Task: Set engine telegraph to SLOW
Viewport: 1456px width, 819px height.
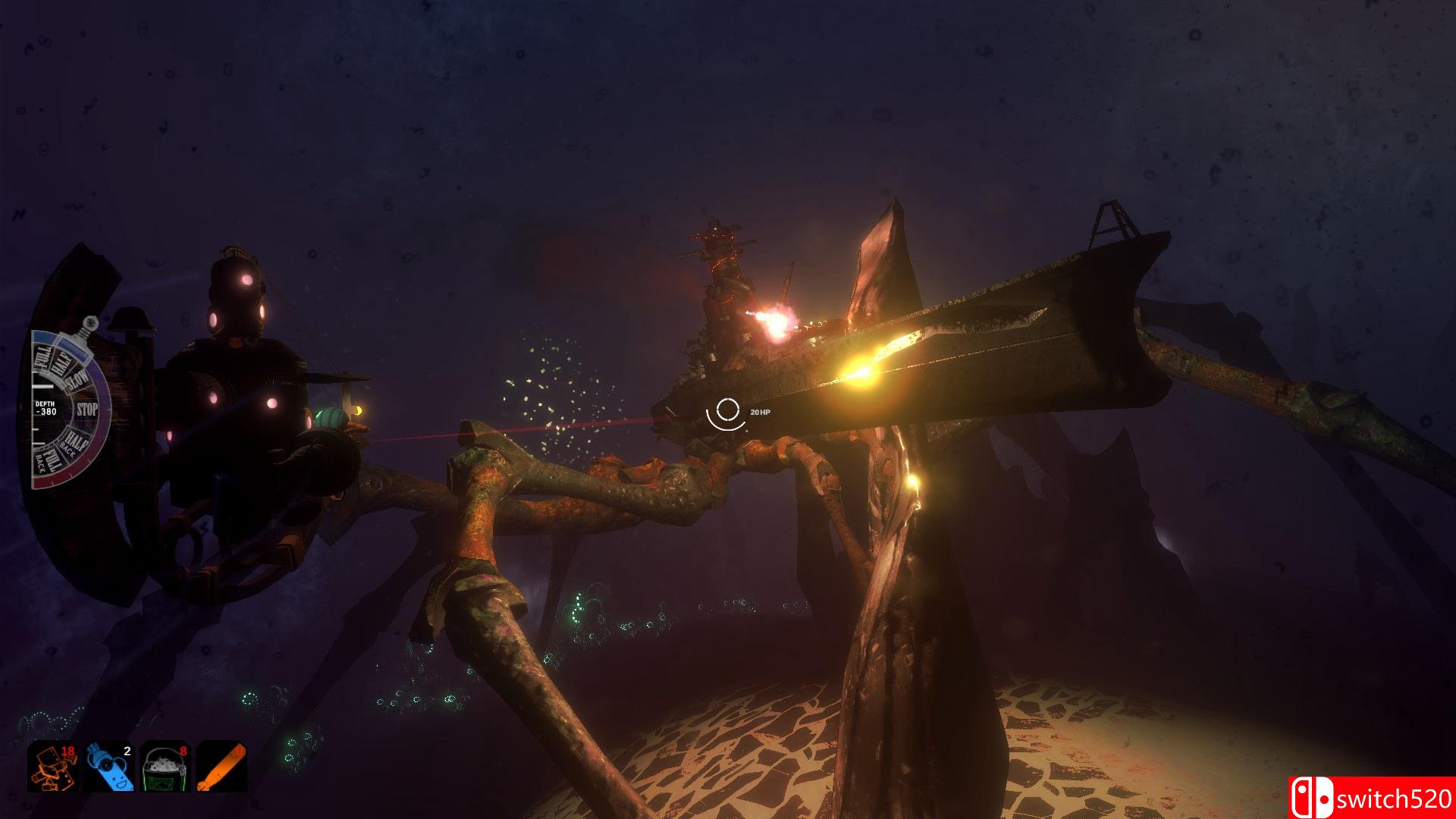Action: [x=77, y=379]
